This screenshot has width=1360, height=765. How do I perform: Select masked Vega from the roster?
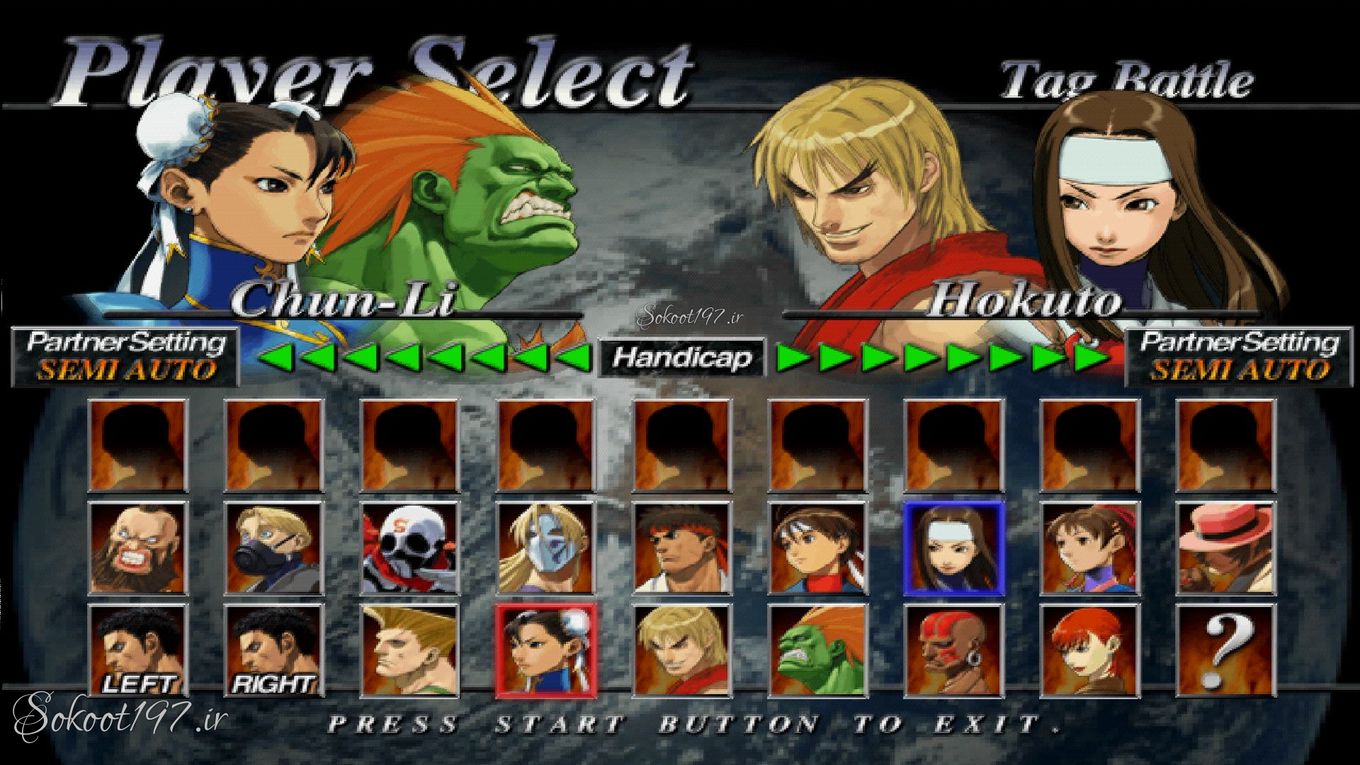coord(545,549)
